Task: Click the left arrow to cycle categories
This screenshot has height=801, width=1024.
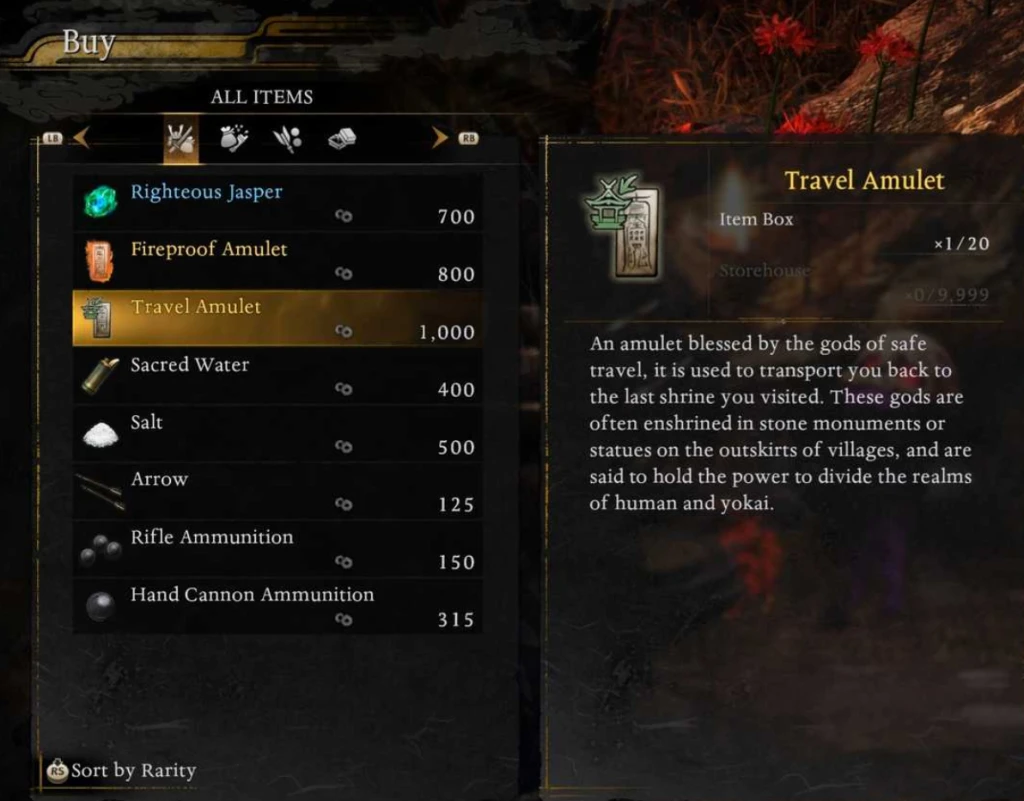Action: 81,138
